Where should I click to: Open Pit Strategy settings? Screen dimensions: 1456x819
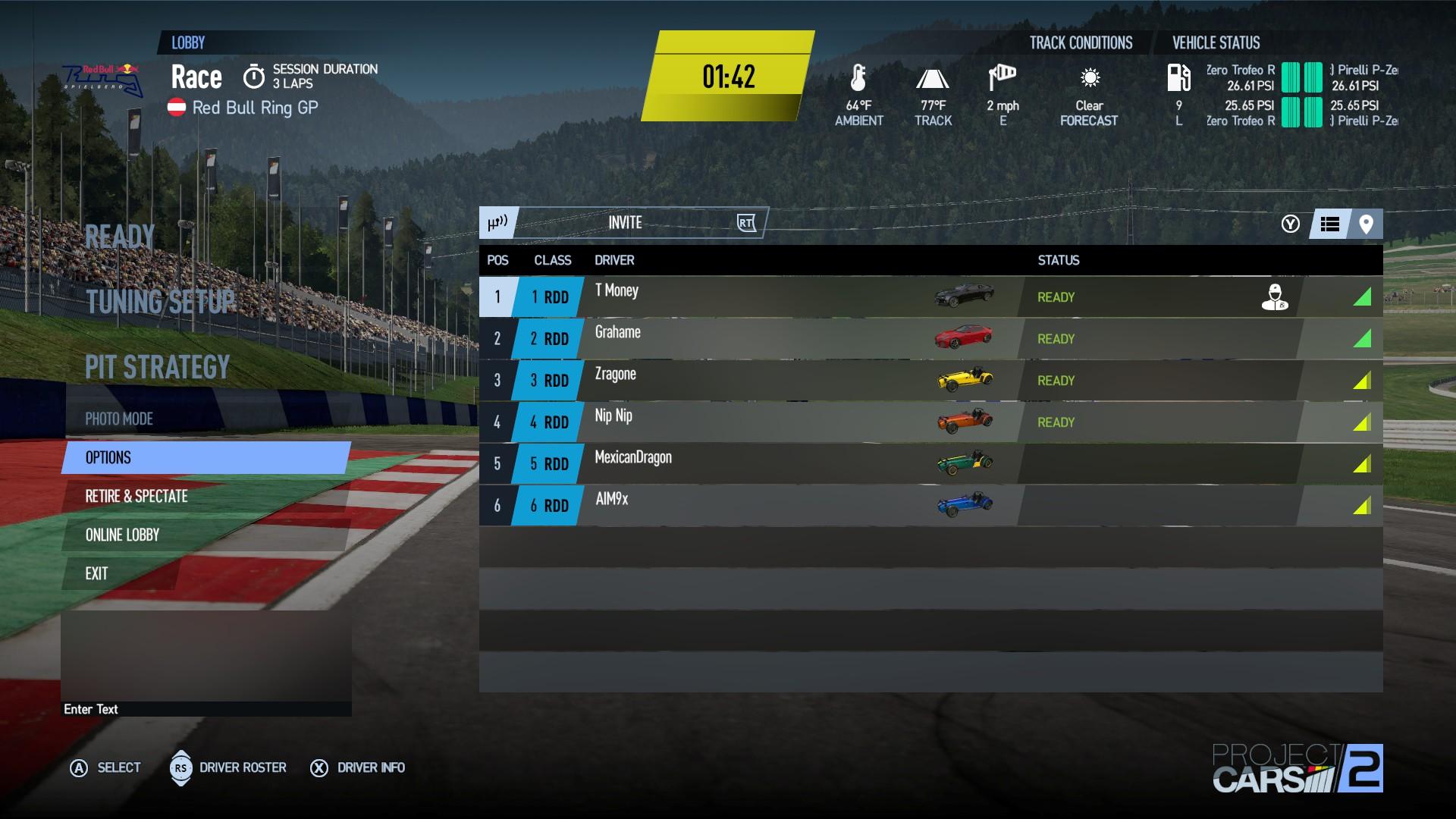(157, 368)
